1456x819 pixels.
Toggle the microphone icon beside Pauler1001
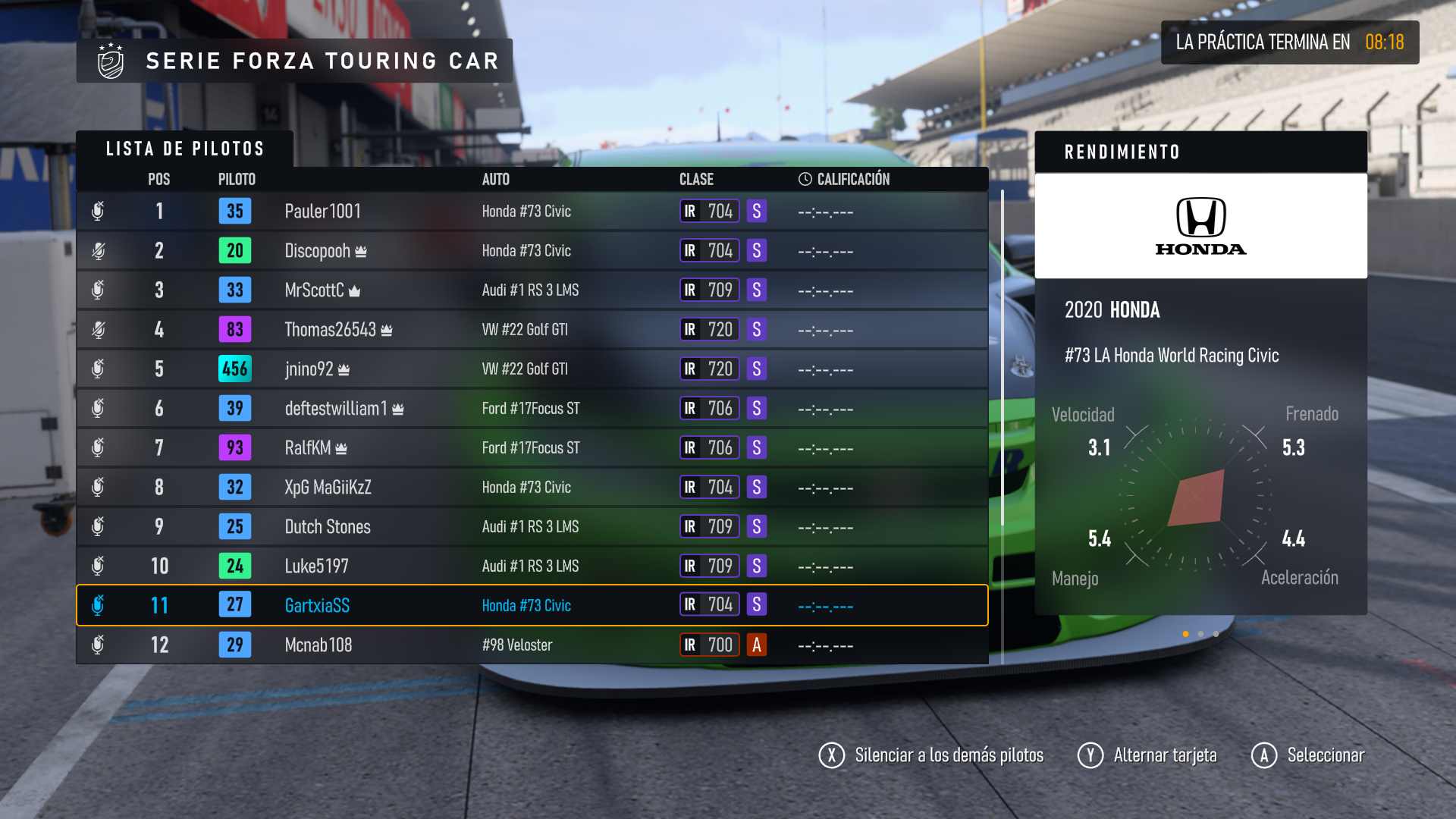pos(98,211)
